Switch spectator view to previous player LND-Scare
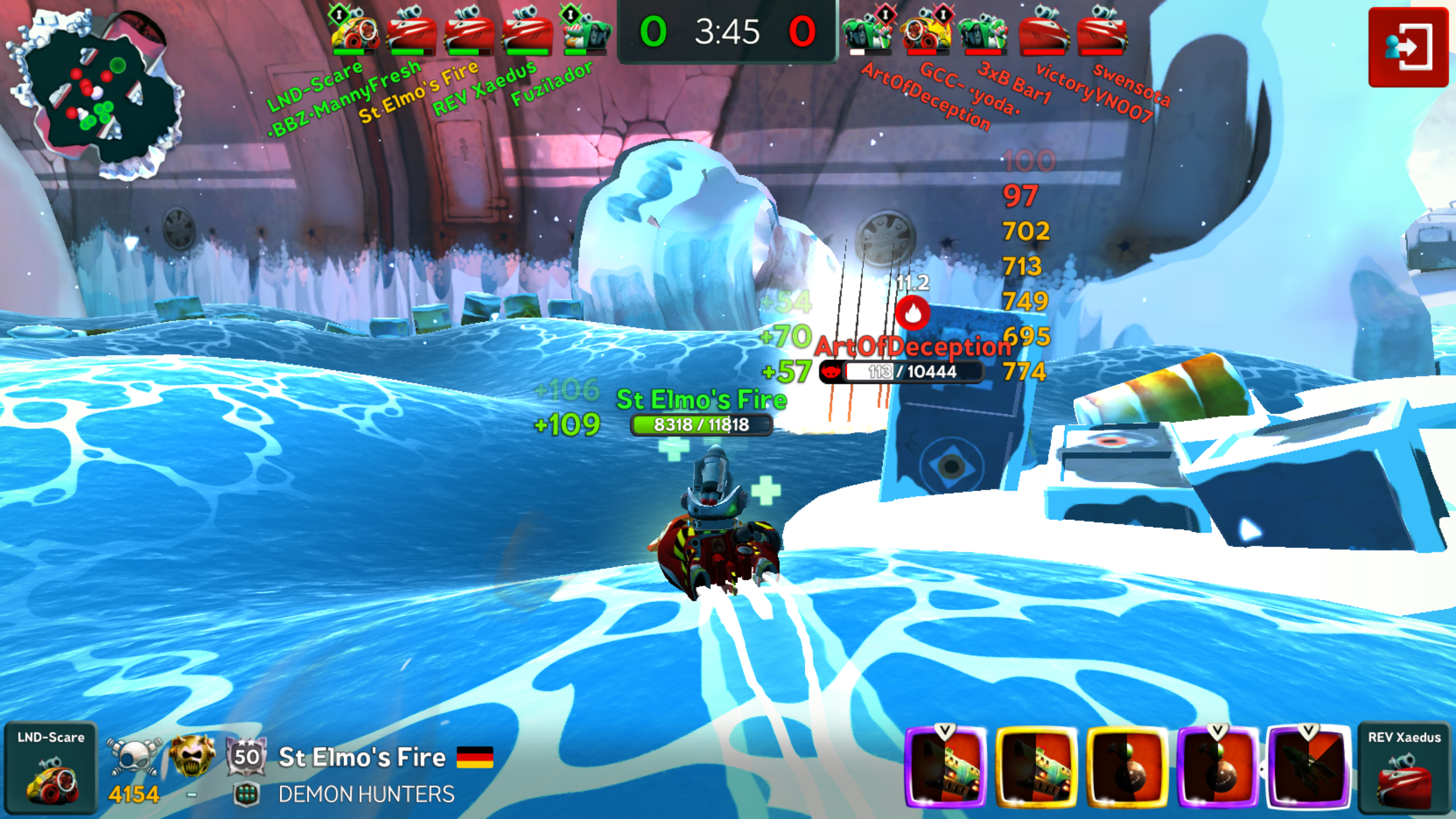This screenshot has height=819, width=1456. (51, 767)
